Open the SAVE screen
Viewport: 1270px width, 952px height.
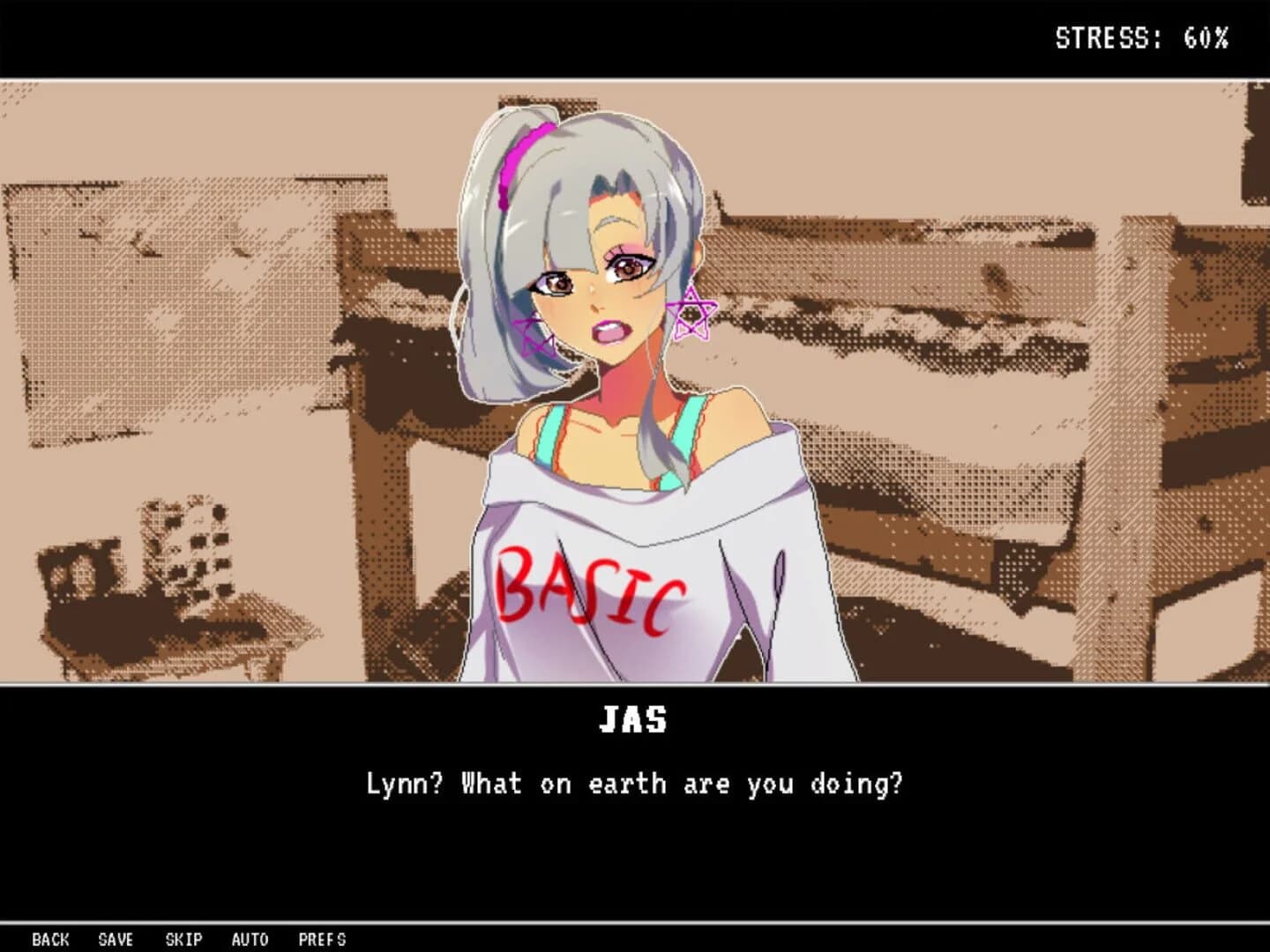[x=116, y=940]
